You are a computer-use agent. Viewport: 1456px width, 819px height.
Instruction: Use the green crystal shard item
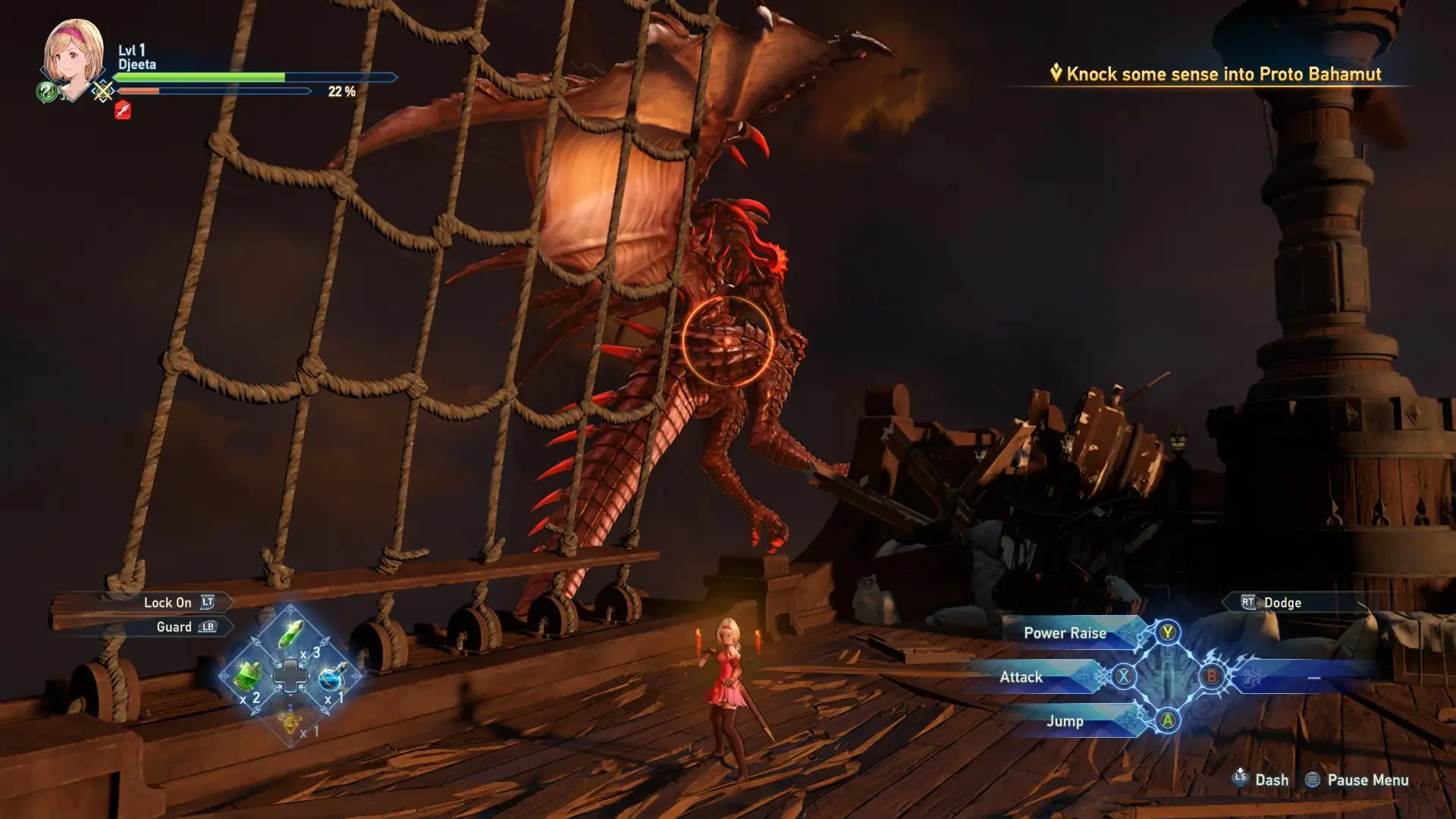click(x=290, y=634)
